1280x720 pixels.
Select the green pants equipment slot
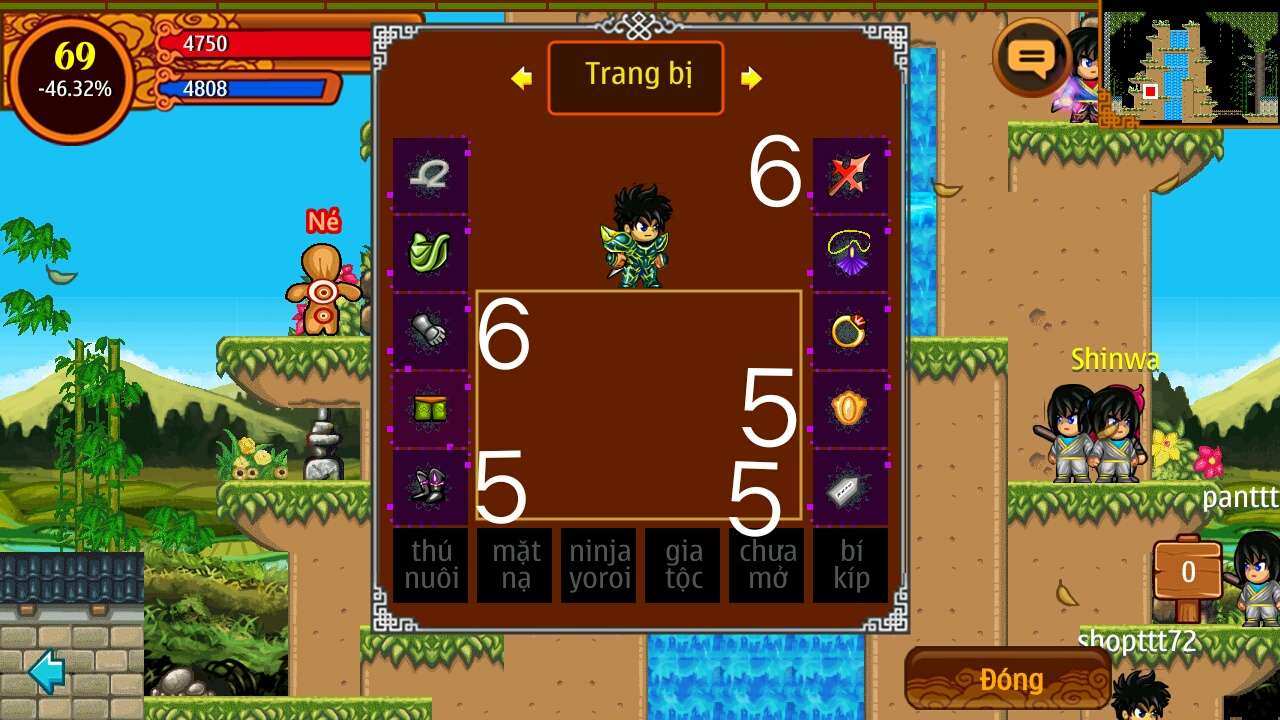coord(430,409)
